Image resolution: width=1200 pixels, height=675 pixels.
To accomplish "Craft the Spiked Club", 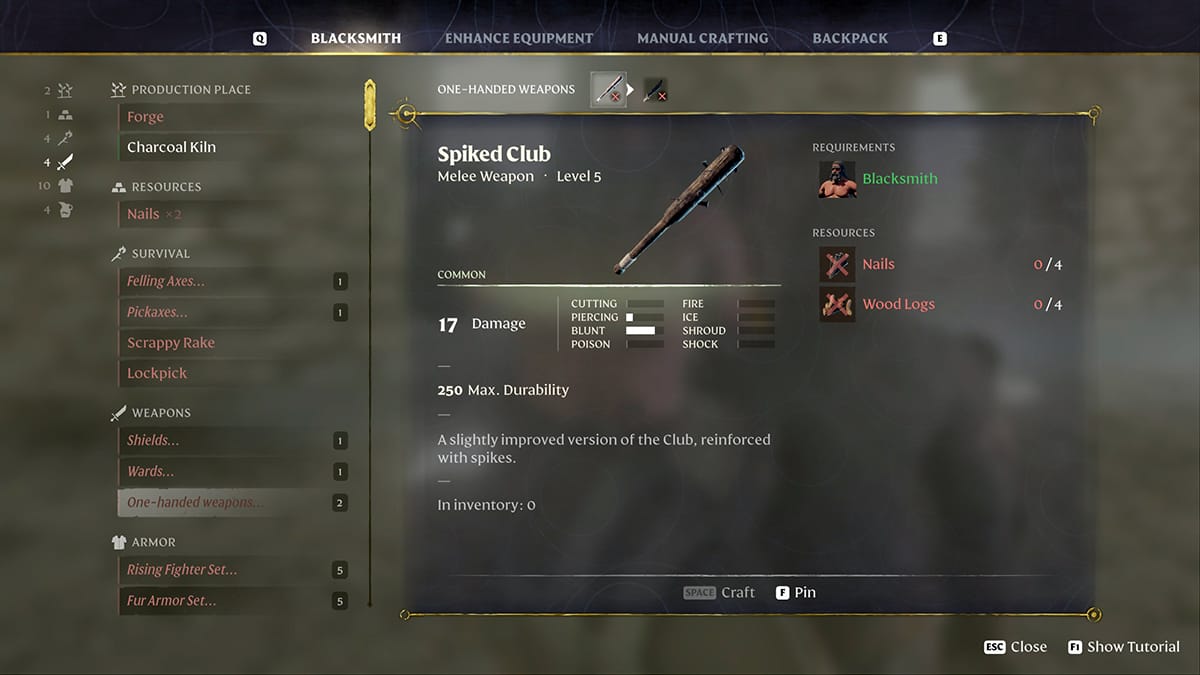I will pos(720,592).
